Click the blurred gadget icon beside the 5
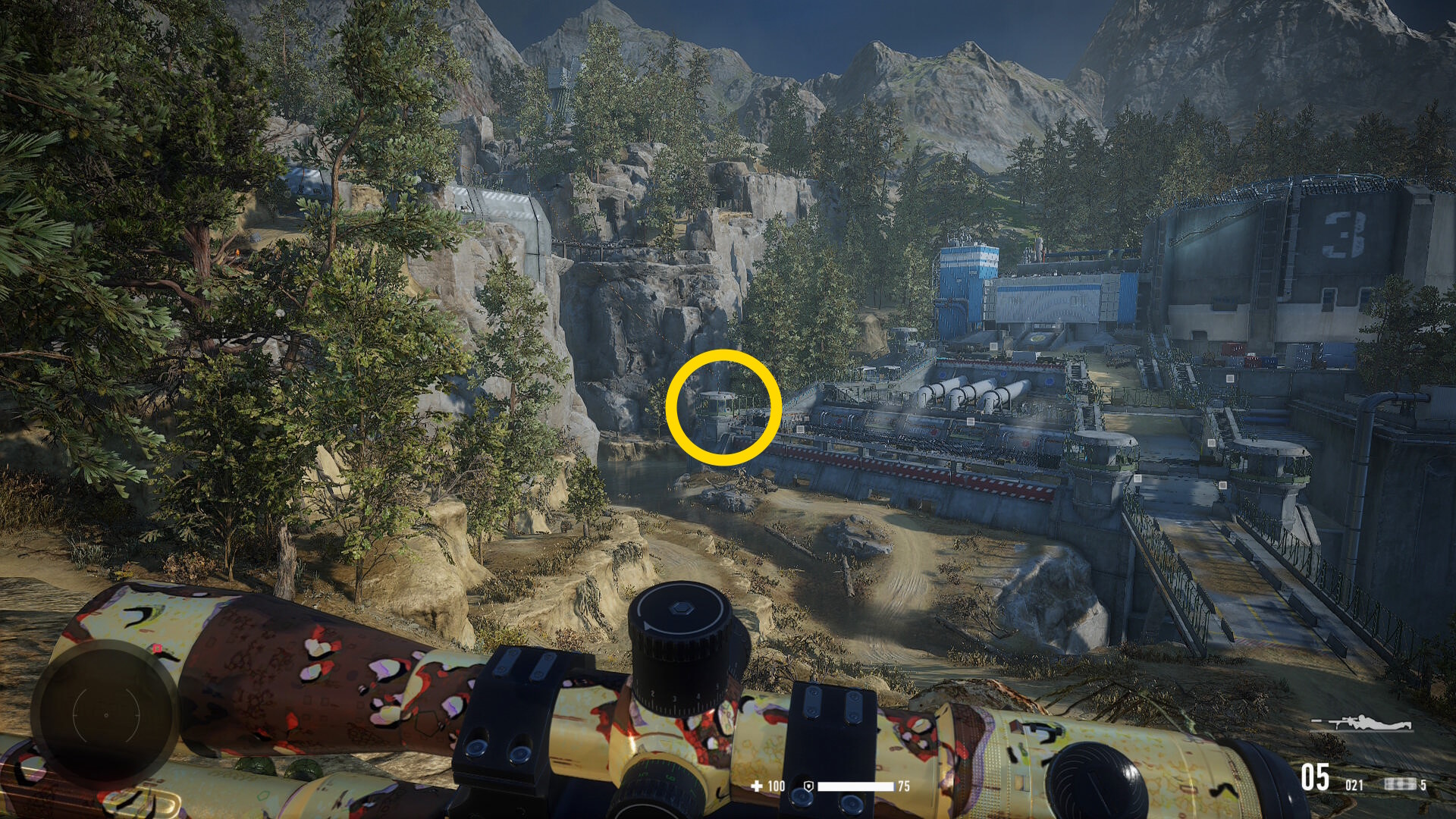 [x=1400, y=784]
